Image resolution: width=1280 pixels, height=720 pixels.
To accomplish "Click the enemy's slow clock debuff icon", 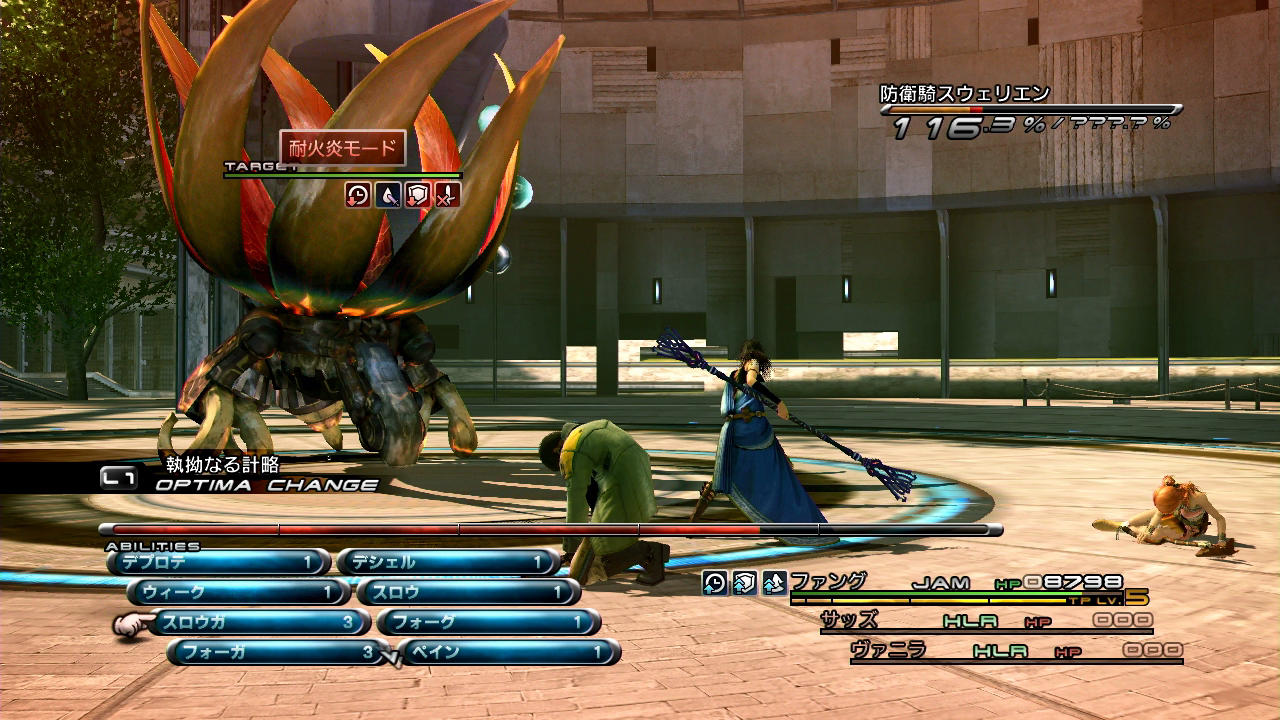I will click(x=358, y=195).
